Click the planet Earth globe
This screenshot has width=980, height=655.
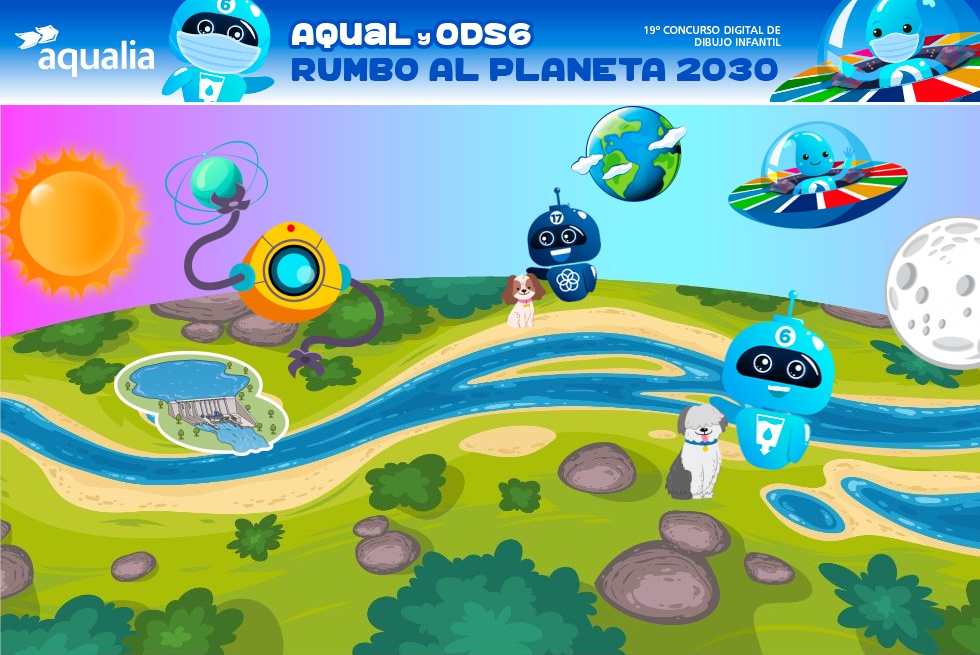point(633,153)
